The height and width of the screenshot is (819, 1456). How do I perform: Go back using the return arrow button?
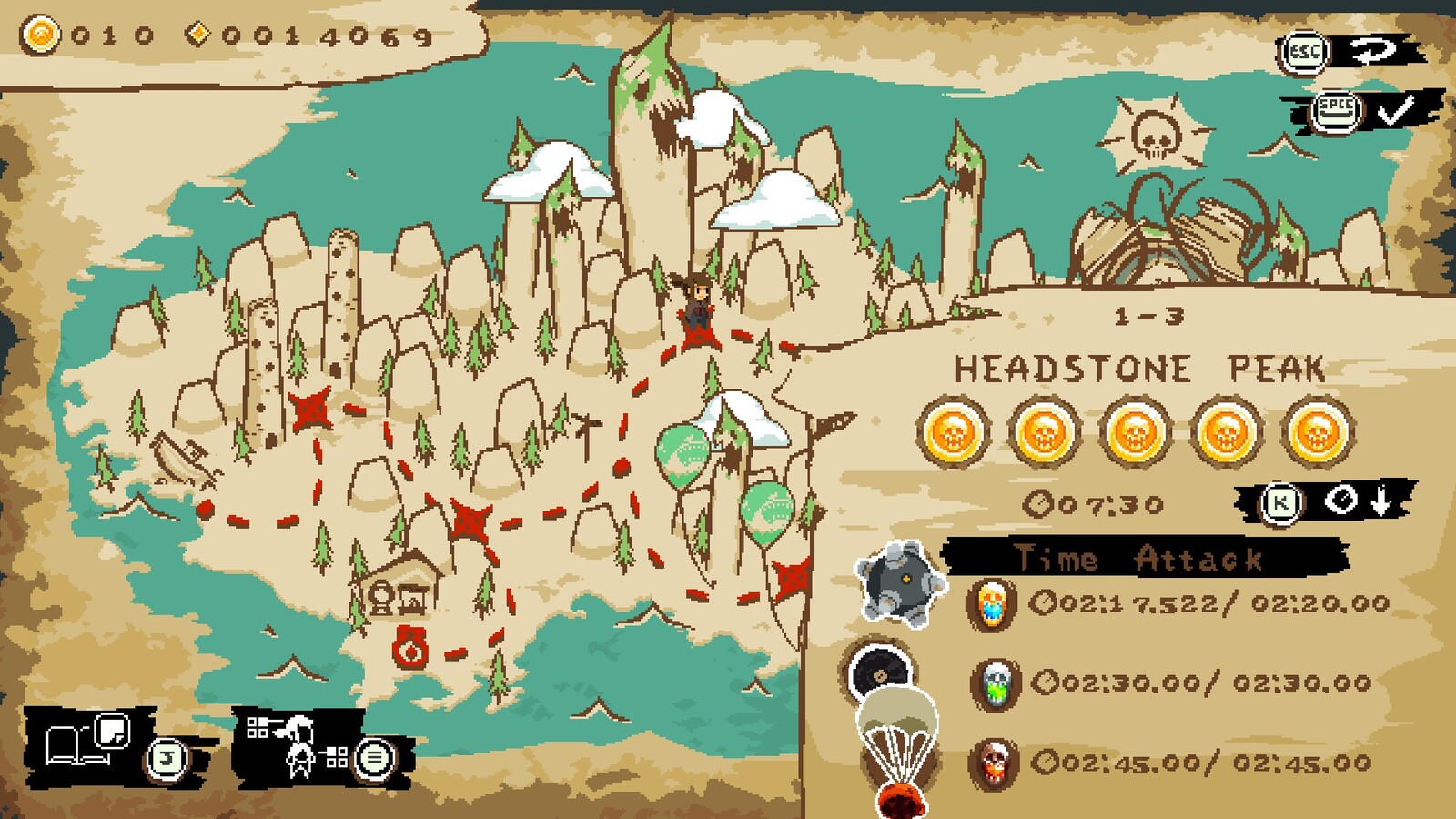point(1372,52)
